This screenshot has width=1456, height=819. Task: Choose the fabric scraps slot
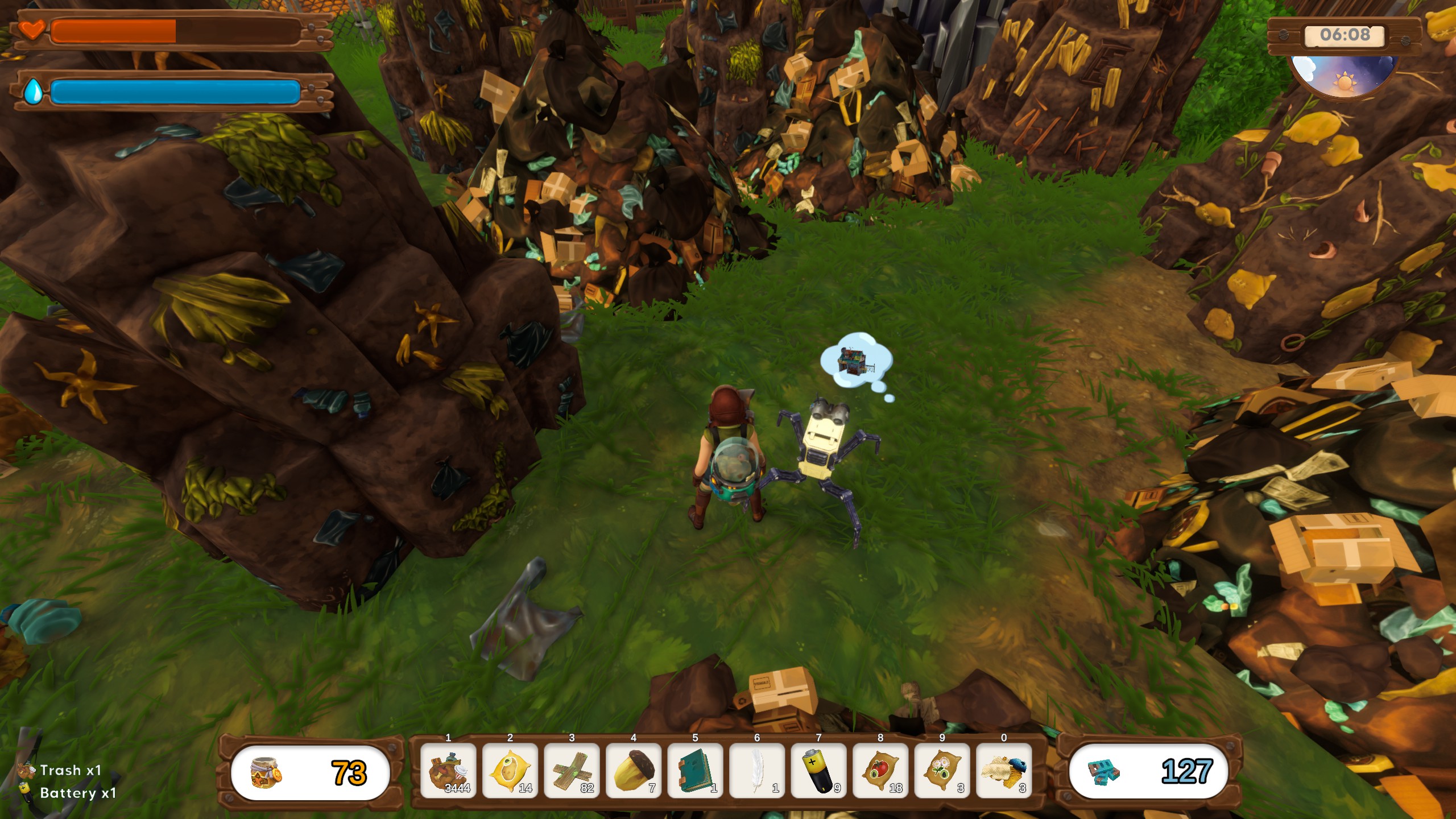point(1004,771)
